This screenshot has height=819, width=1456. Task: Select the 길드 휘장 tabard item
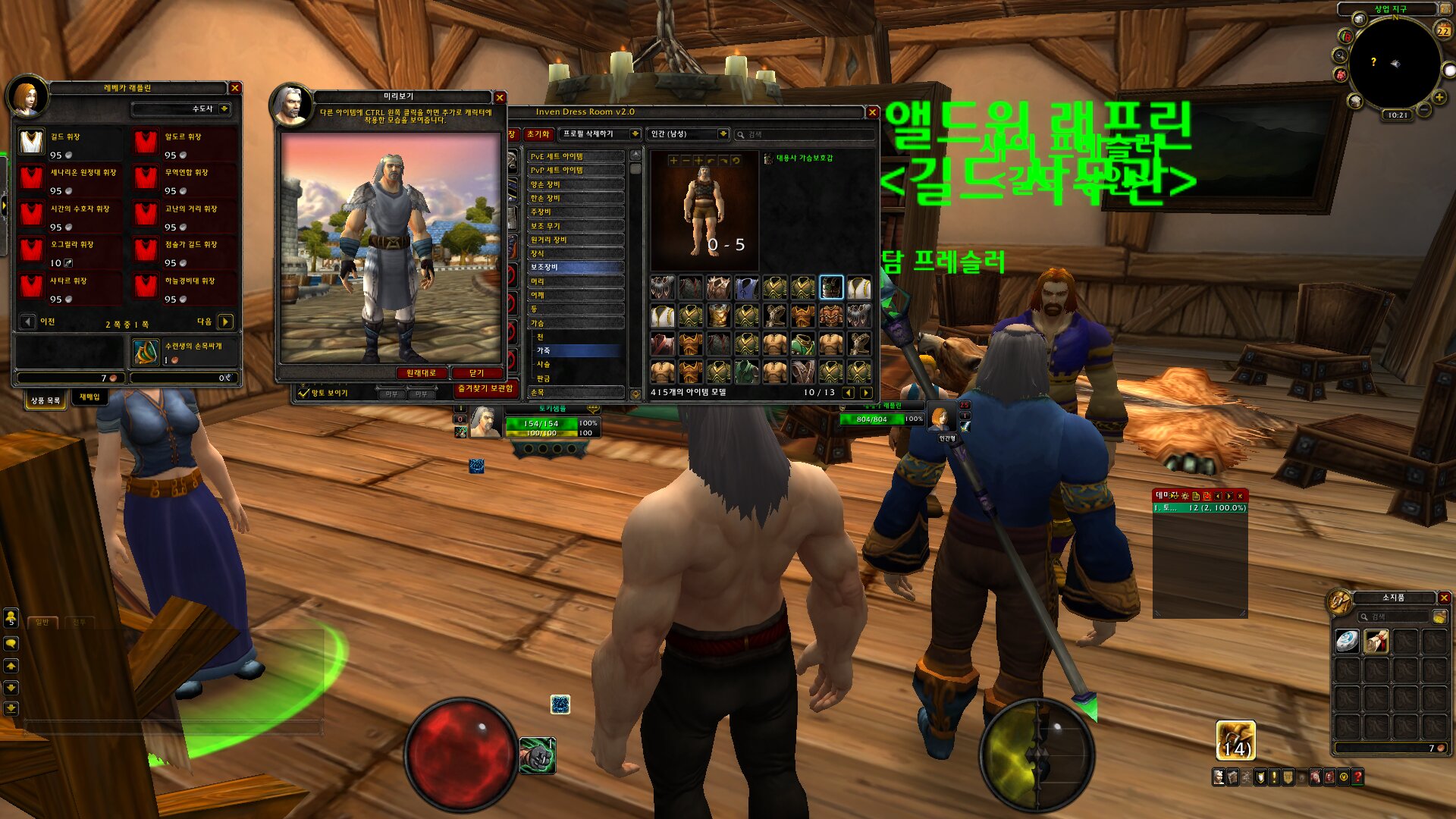32,142
